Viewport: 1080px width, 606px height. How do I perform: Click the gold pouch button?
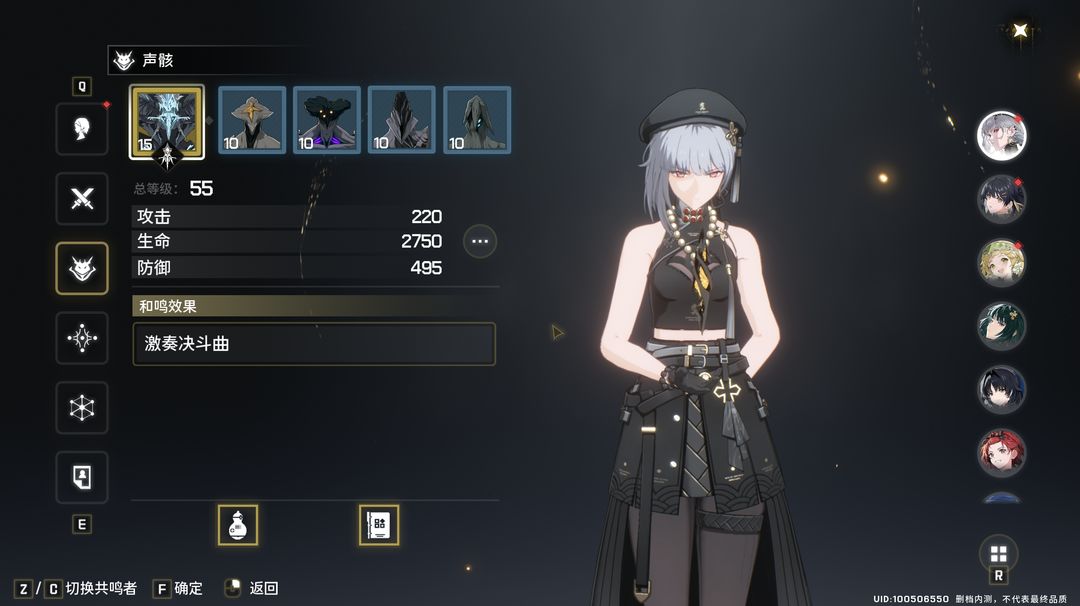point(238,525)
